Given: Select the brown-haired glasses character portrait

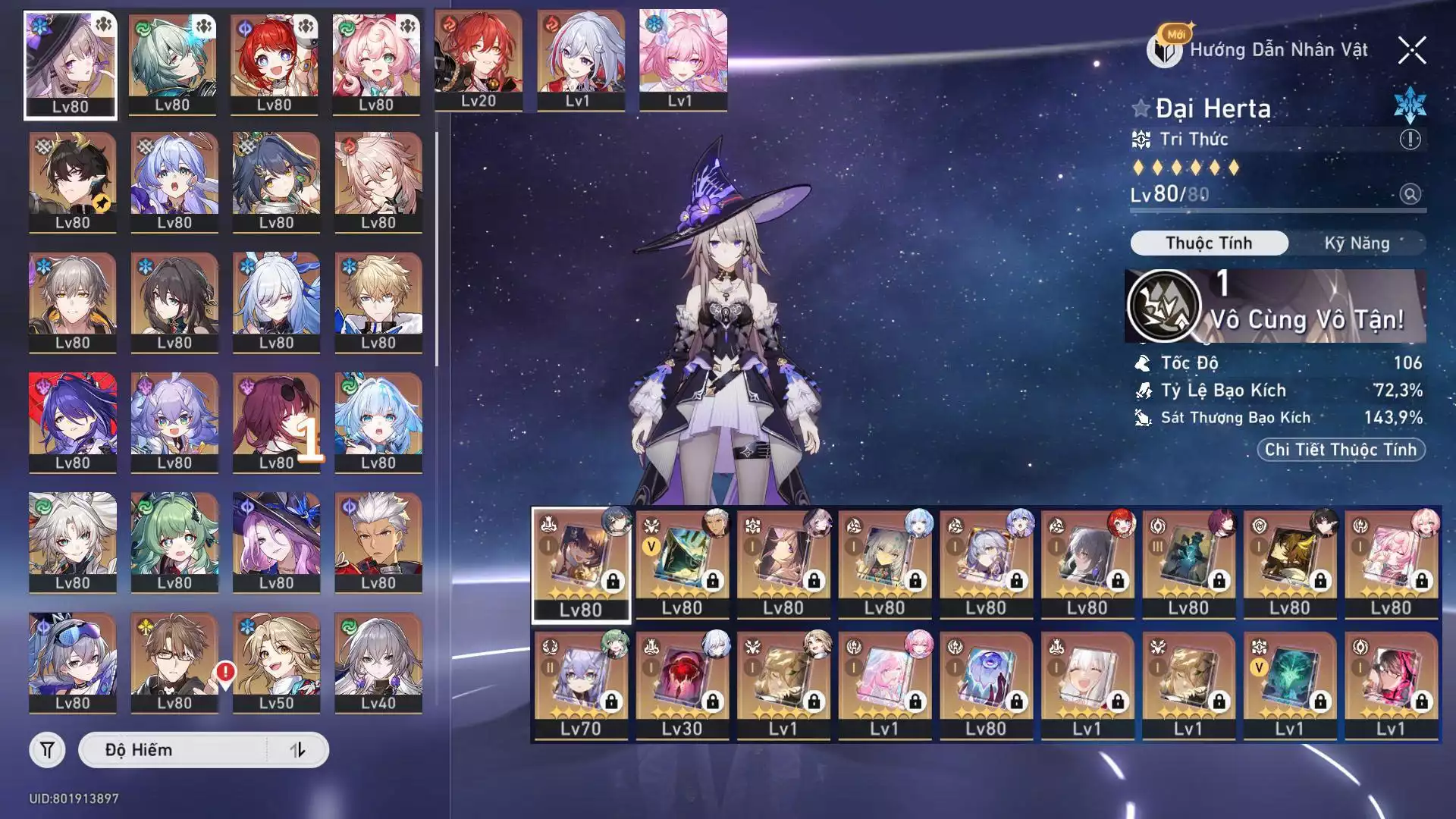Looking at the screenshot, I should point(174,662).
